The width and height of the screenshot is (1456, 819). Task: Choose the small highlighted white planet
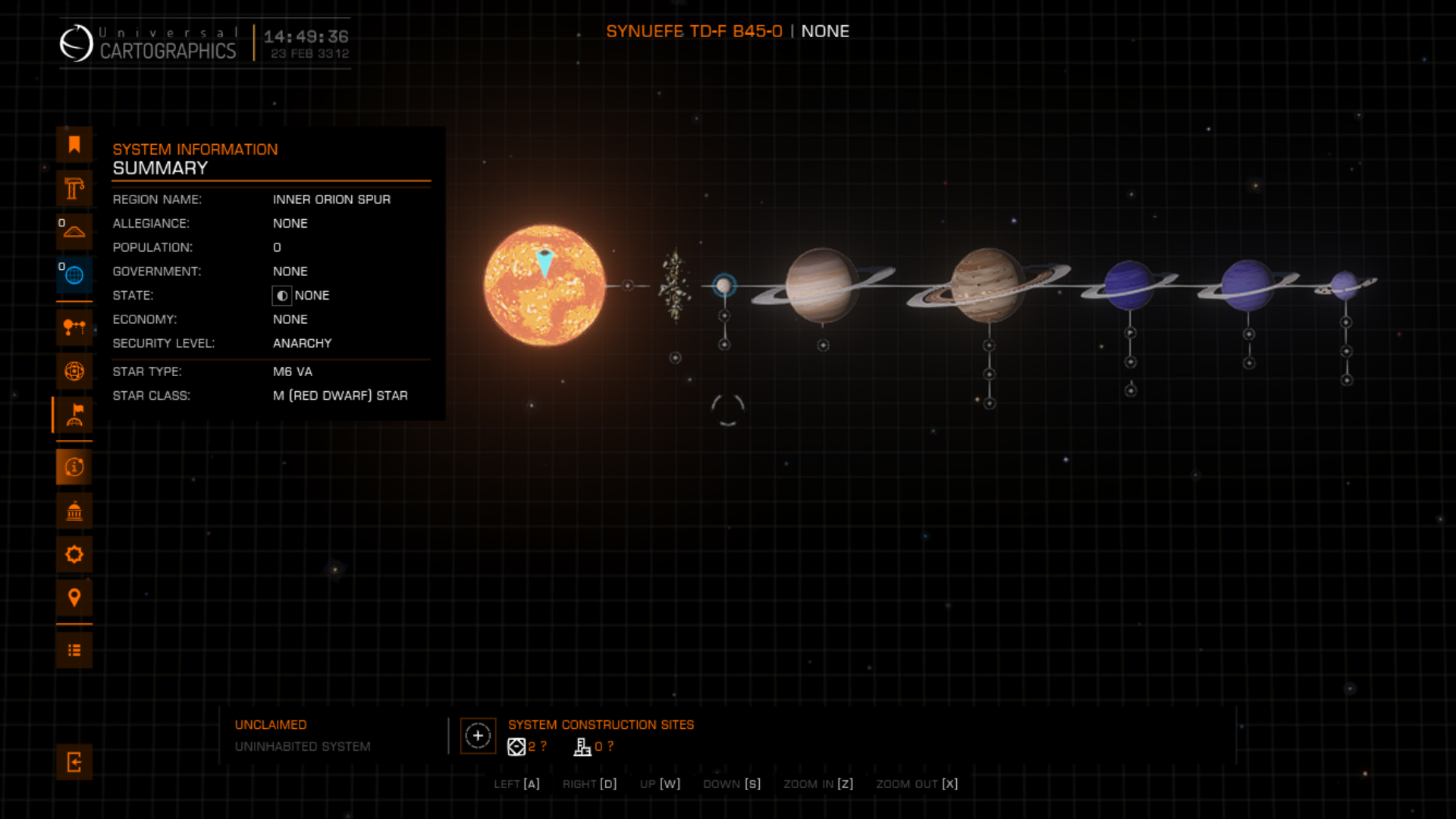click(724, 286)
